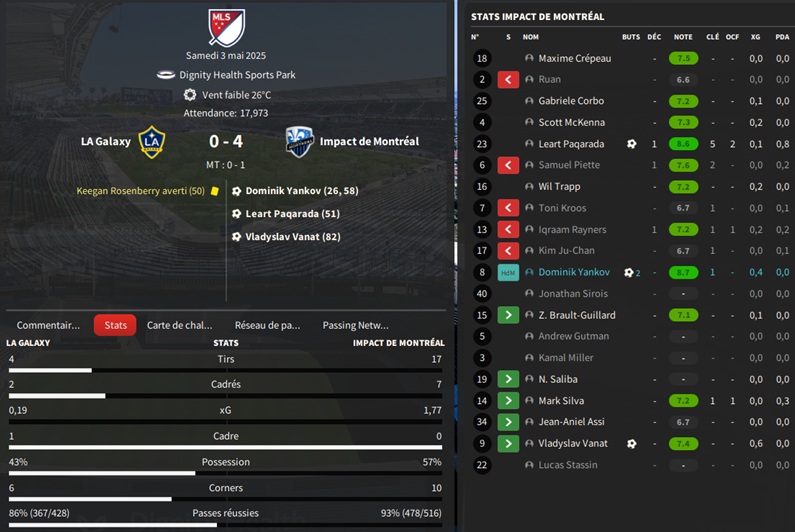View Gabriele Corbo's player details
Image resolution: width=795 pixels, height=532 pixels.
pyautogui.click(x=572, y=101)
